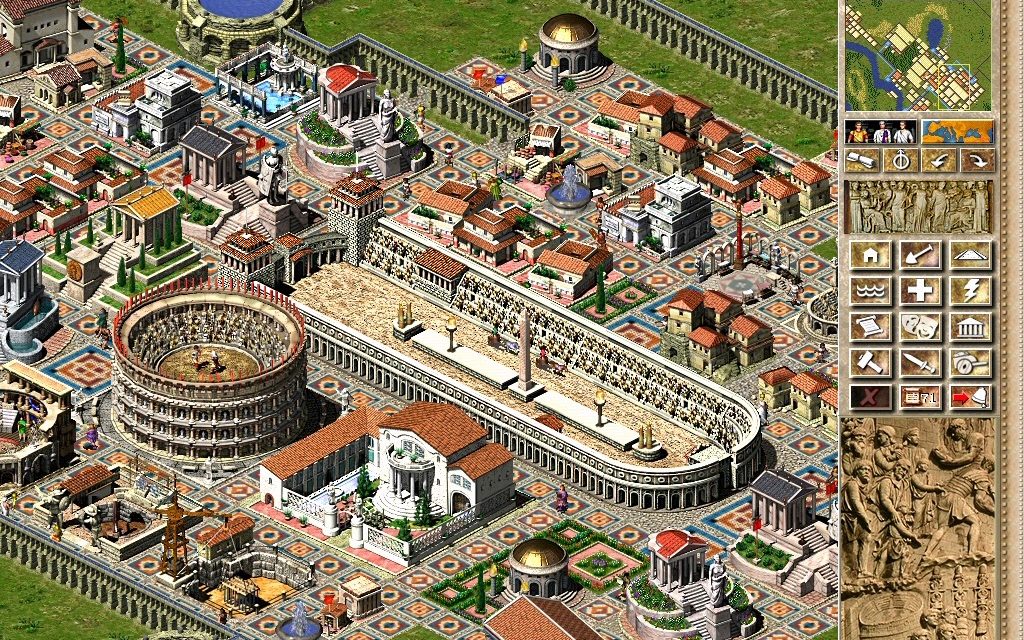
Task: Open the security sword menu
Action: [920, 362]
